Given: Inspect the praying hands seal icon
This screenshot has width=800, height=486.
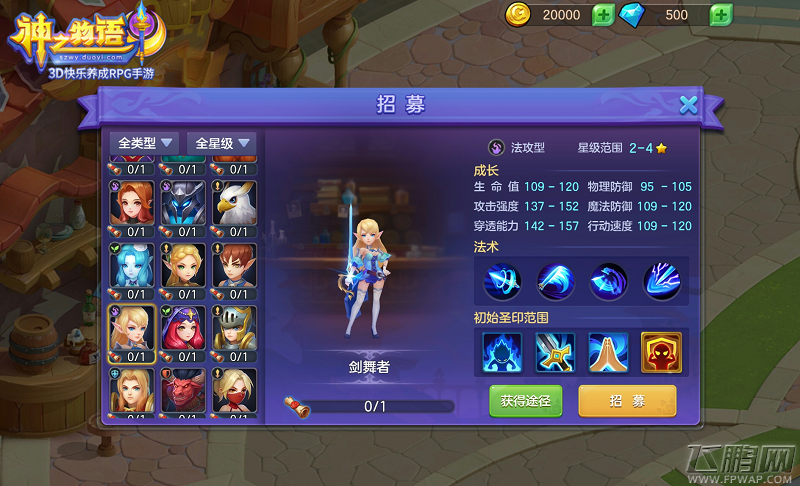Looking at the screenshot, I should coord(608,352).
